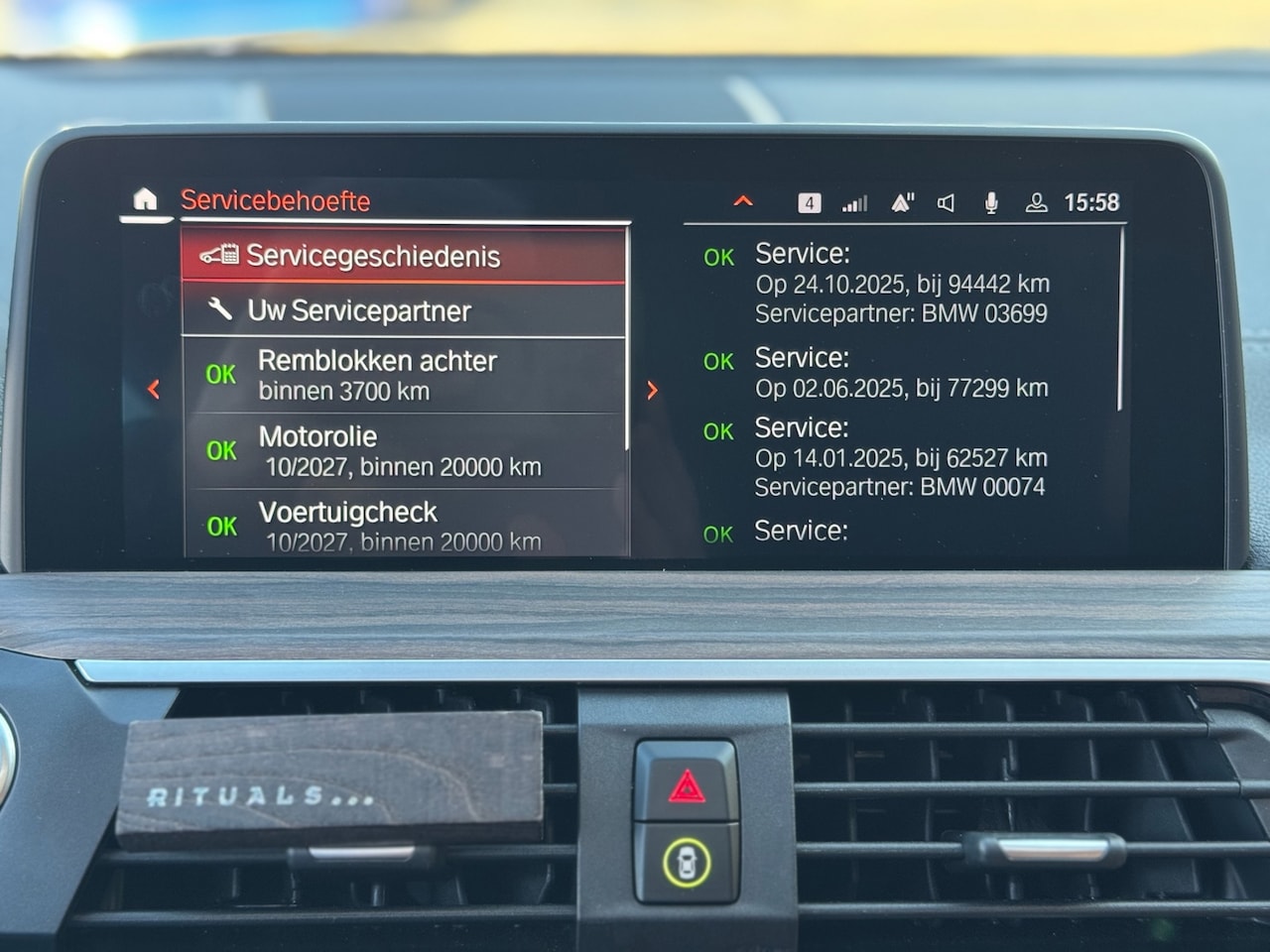Select the Voertuigcheck entry

point(403,524)
